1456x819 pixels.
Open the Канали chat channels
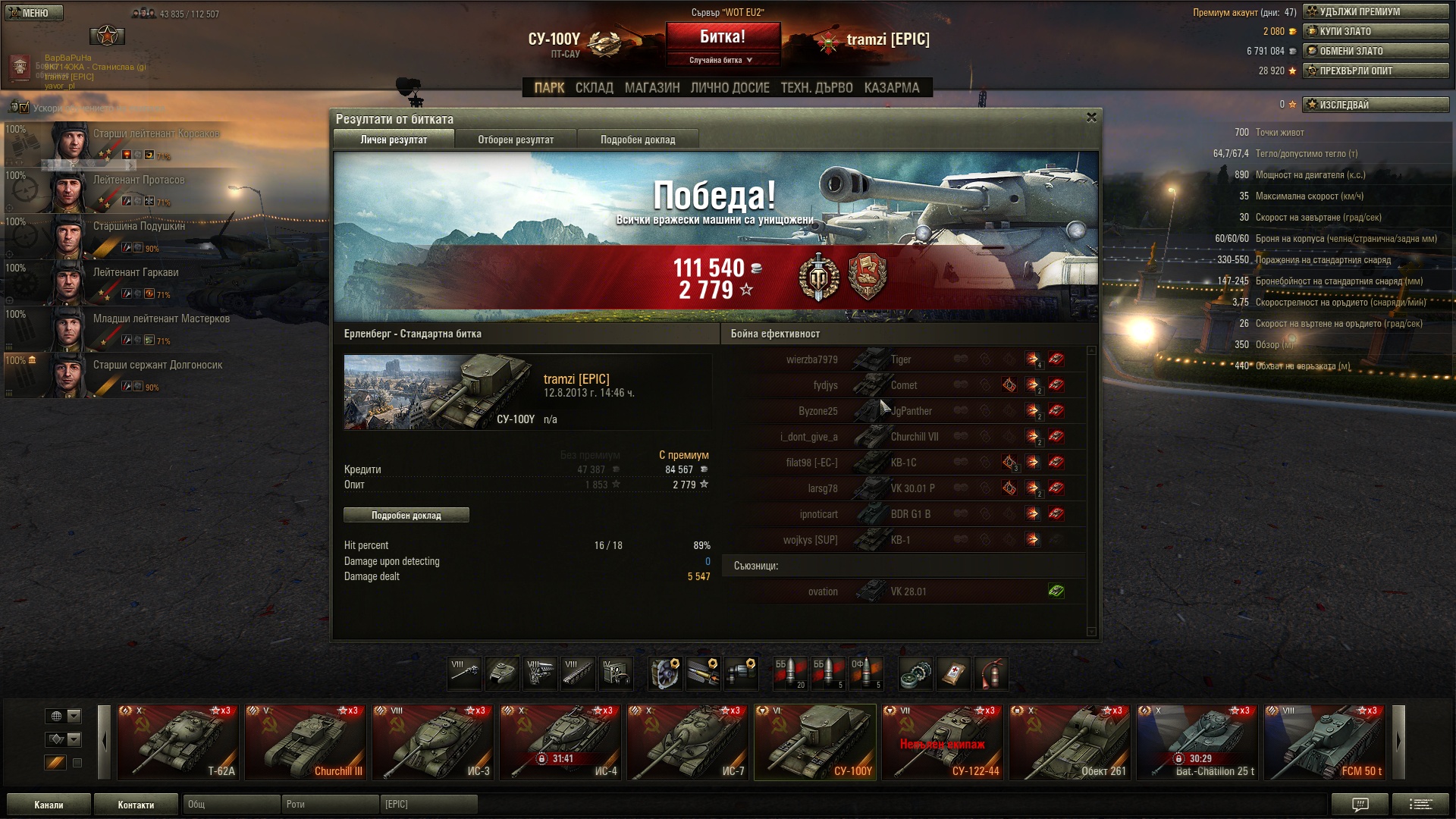49,805
